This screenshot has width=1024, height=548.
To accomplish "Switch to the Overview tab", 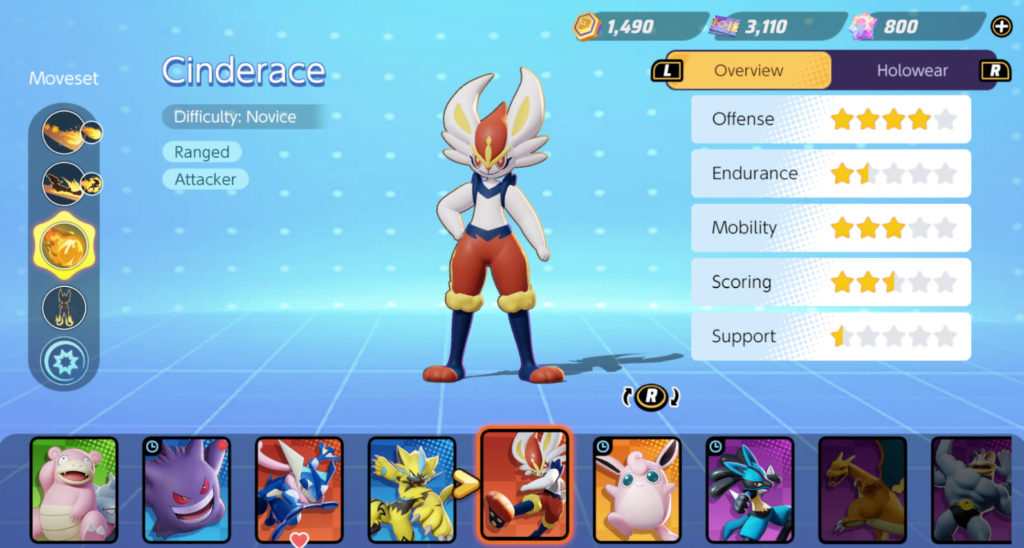I will (748, 71).
